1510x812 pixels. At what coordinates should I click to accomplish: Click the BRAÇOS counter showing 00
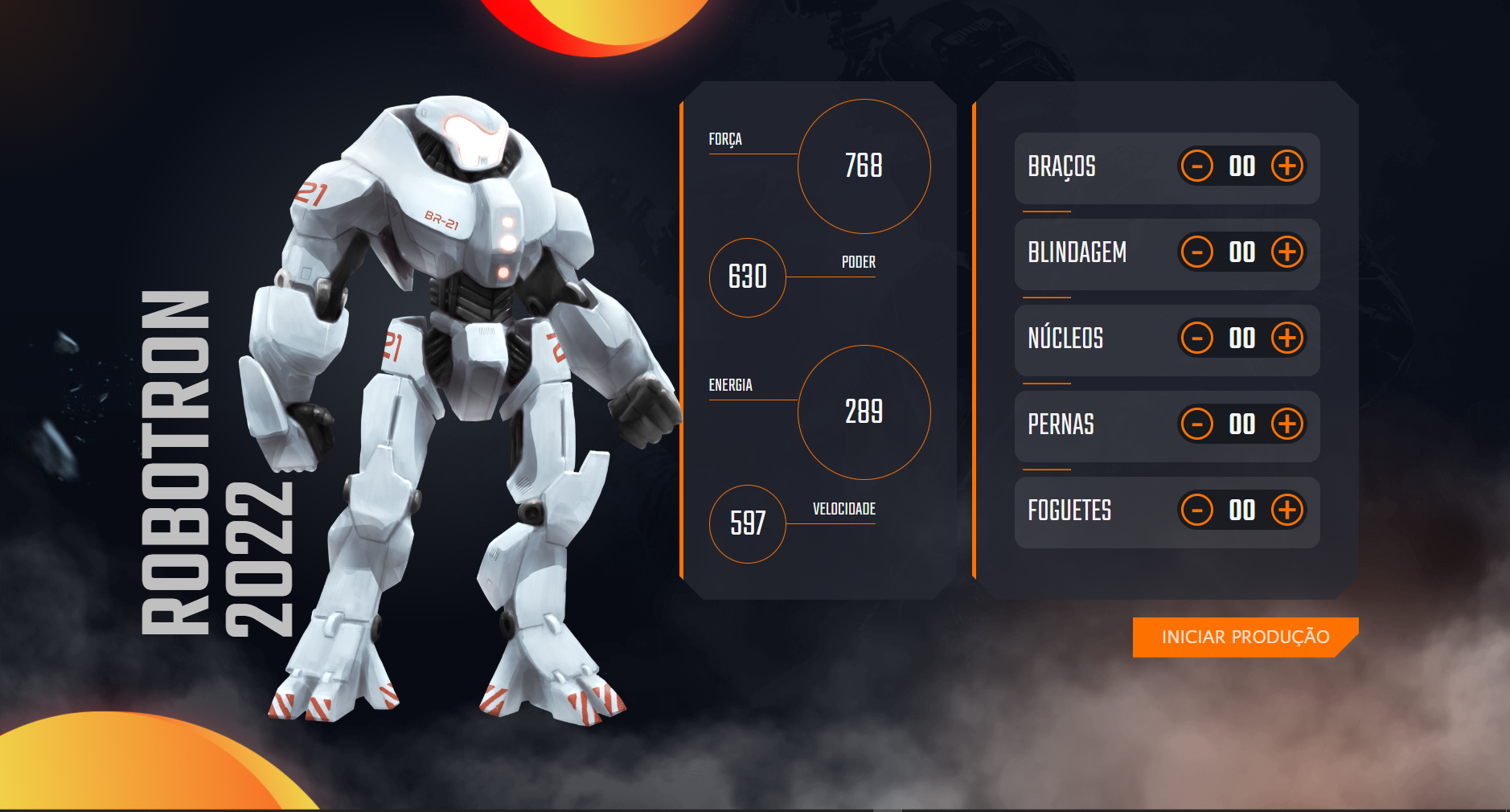click(x=1242, y=167)
